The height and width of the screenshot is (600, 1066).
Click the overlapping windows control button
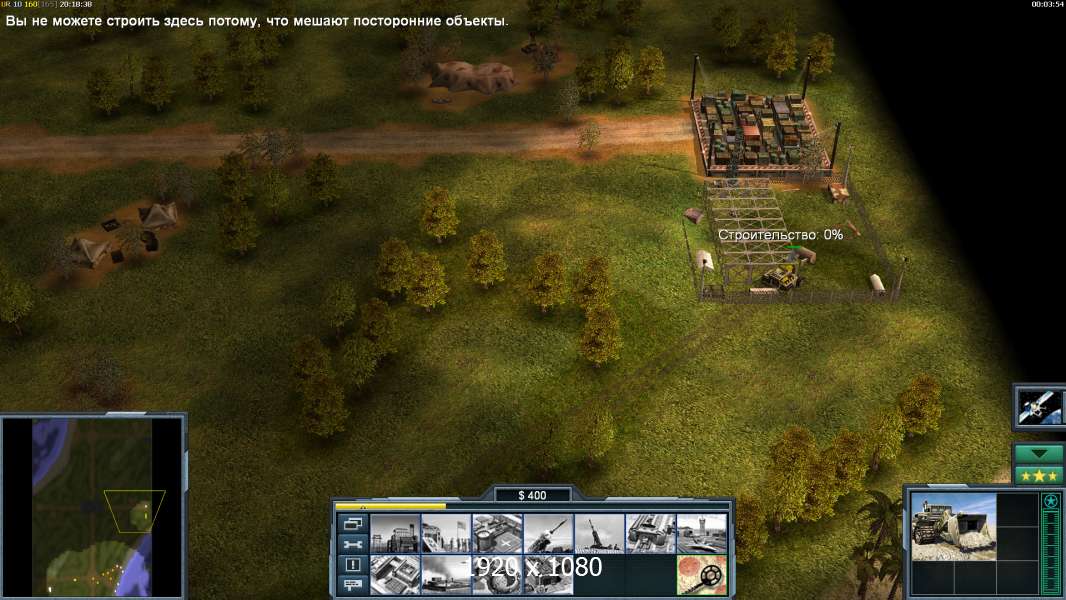(x=352, y=525)
